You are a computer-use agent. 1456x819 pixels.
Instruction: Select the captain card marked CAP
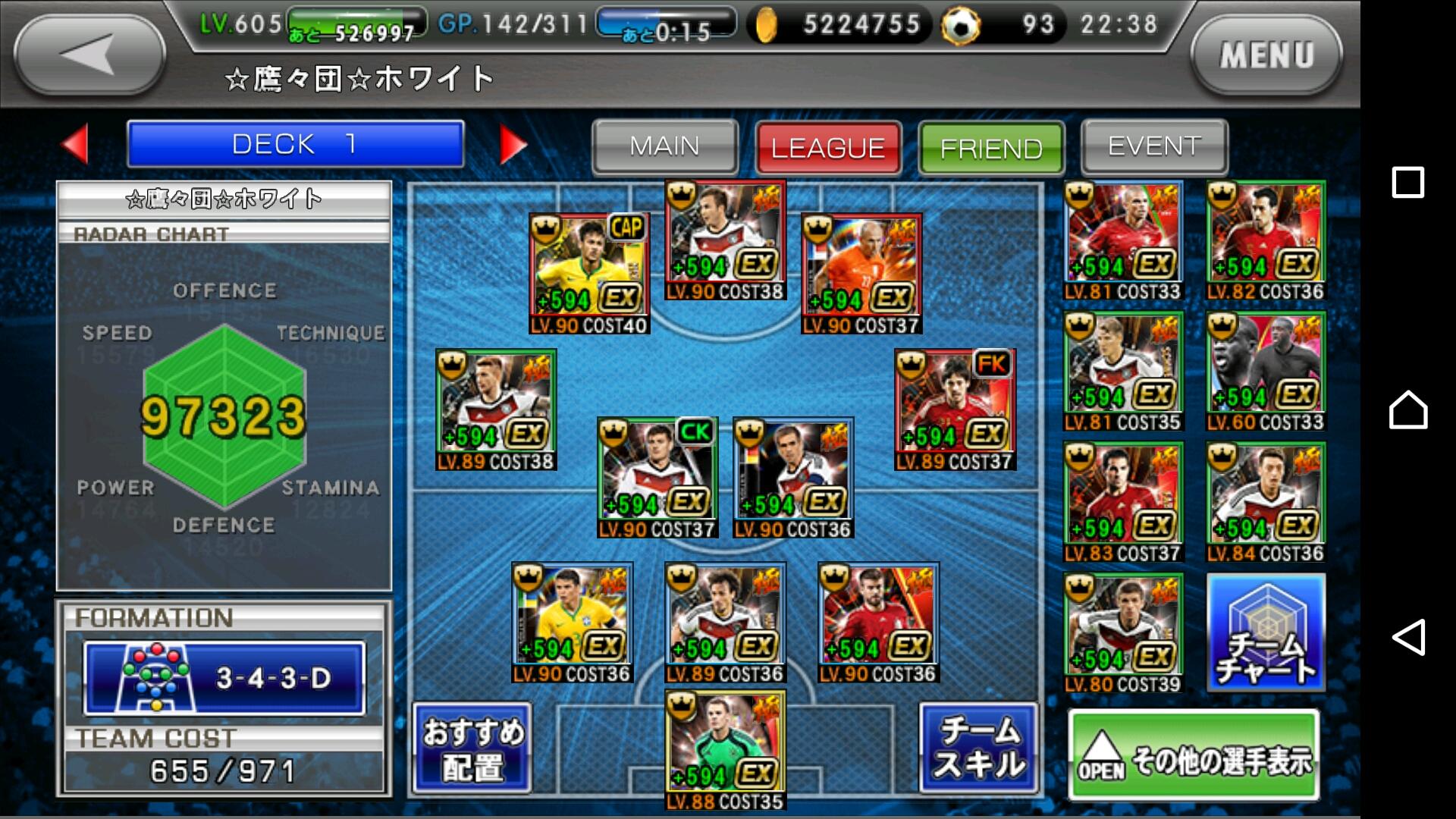[589, 274]
